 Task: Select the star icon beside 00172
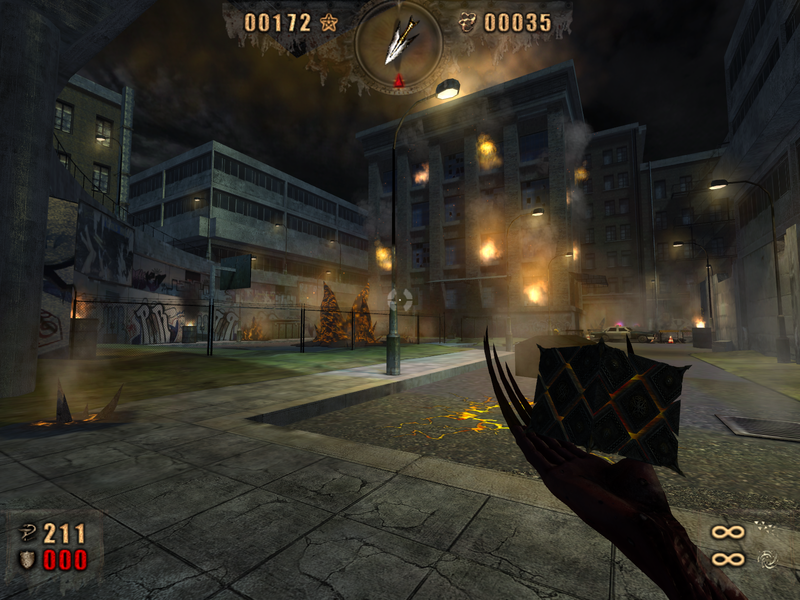(328, 22)
